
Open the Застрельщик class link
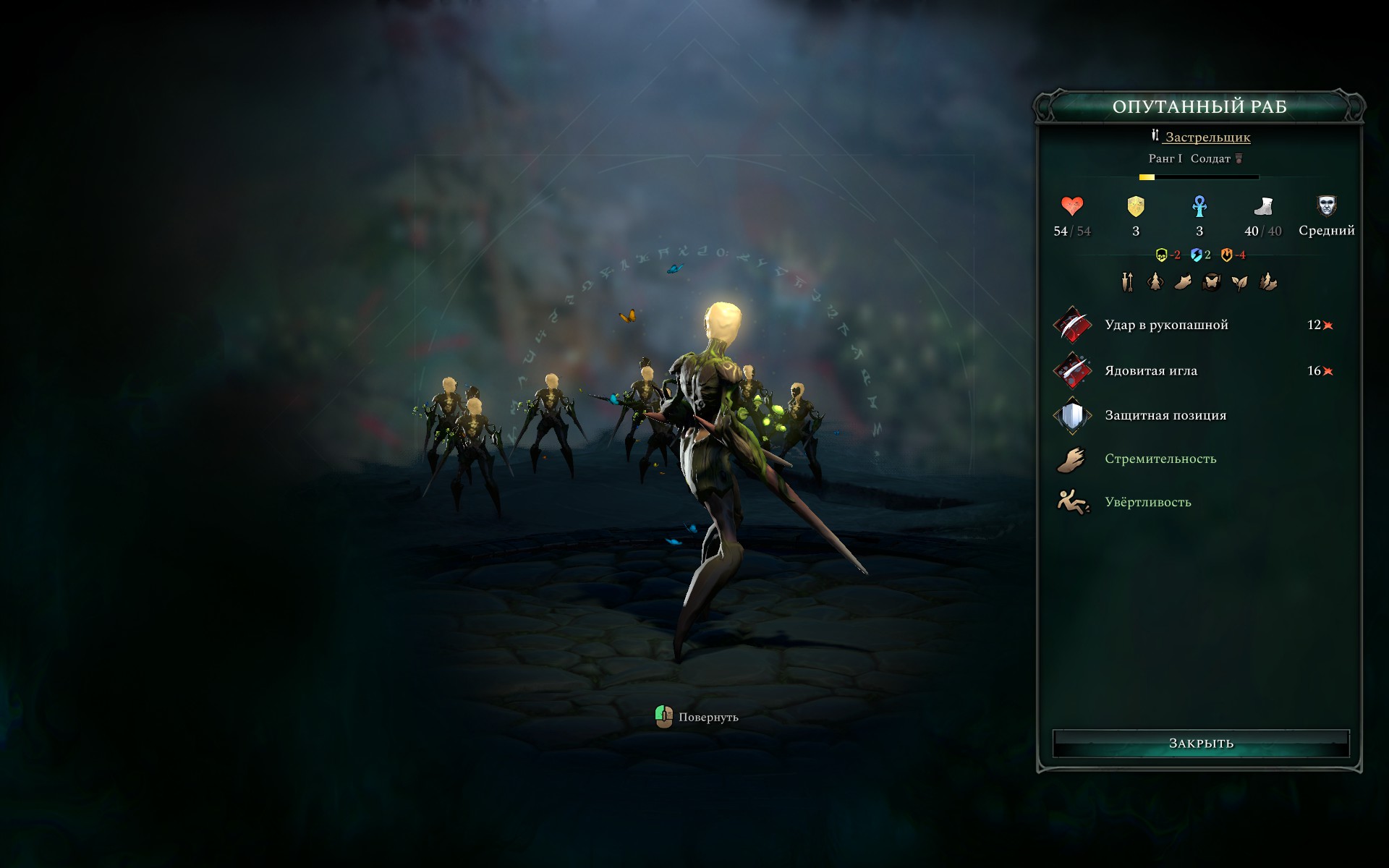[x=1207, y=137]
